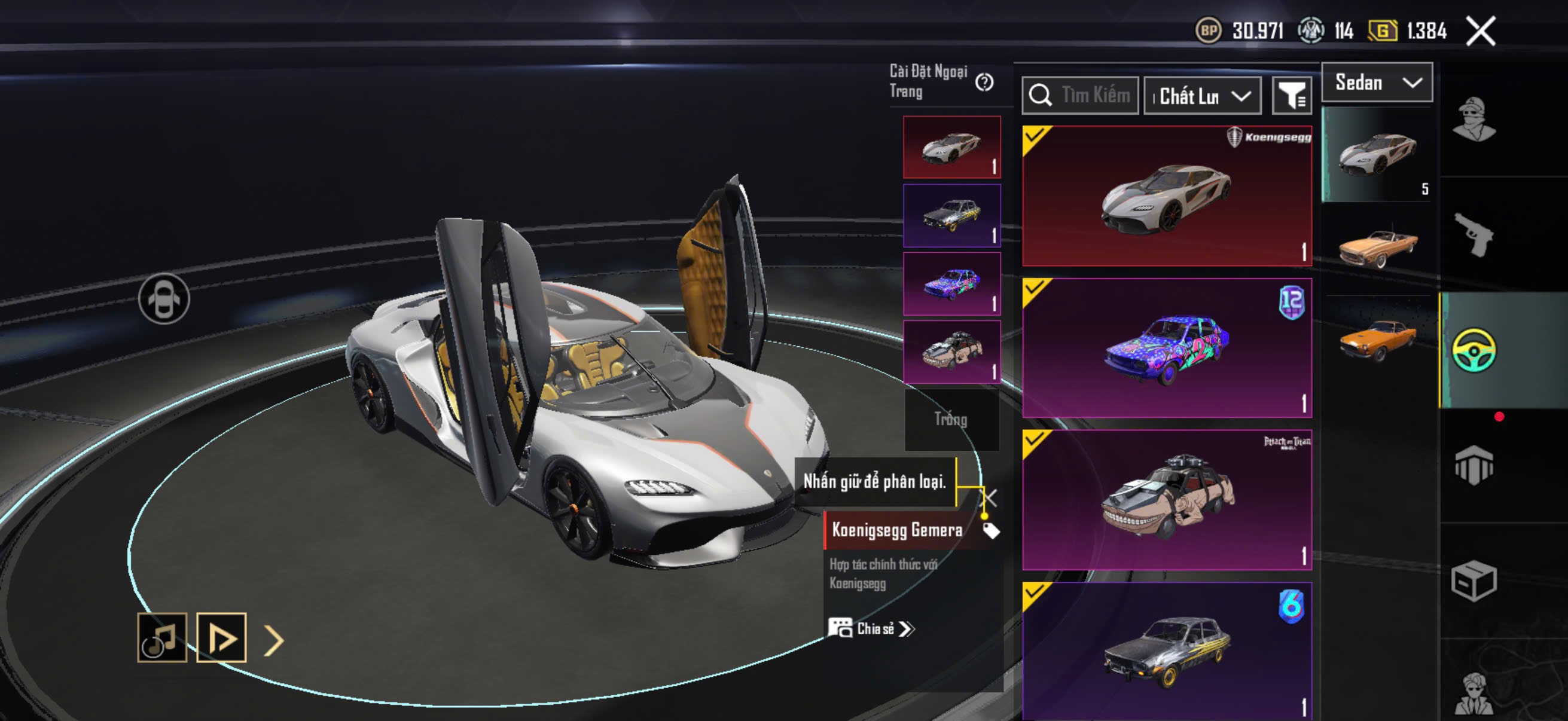The image size is (1568, 721).
Task: Select the tan convertible vehicle type
Action: 1378,245
